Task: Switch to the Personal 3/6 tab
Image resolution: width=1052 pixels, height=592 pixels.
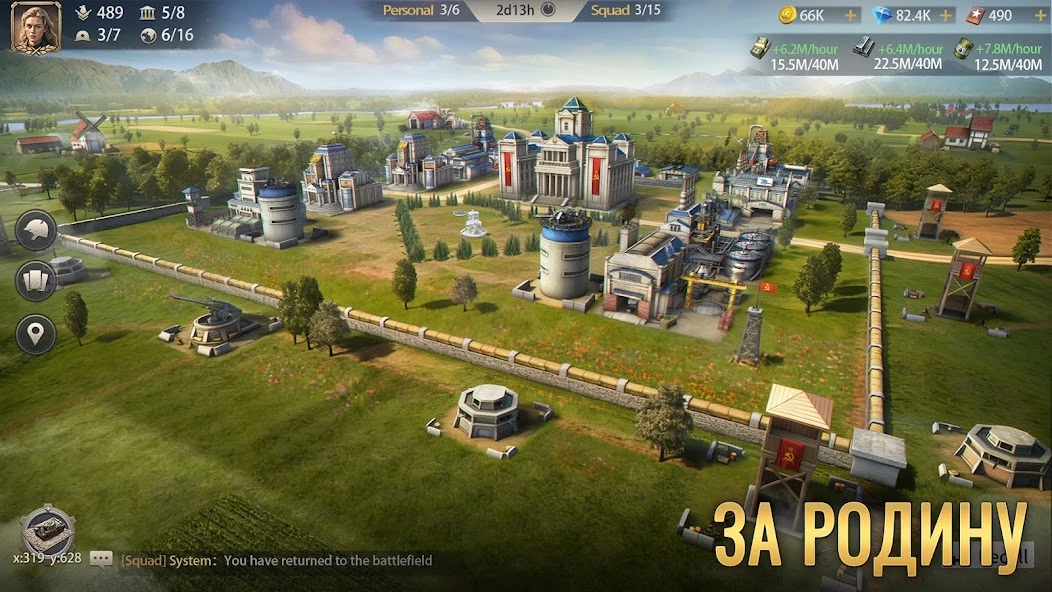Action: [x=420, y=11]
